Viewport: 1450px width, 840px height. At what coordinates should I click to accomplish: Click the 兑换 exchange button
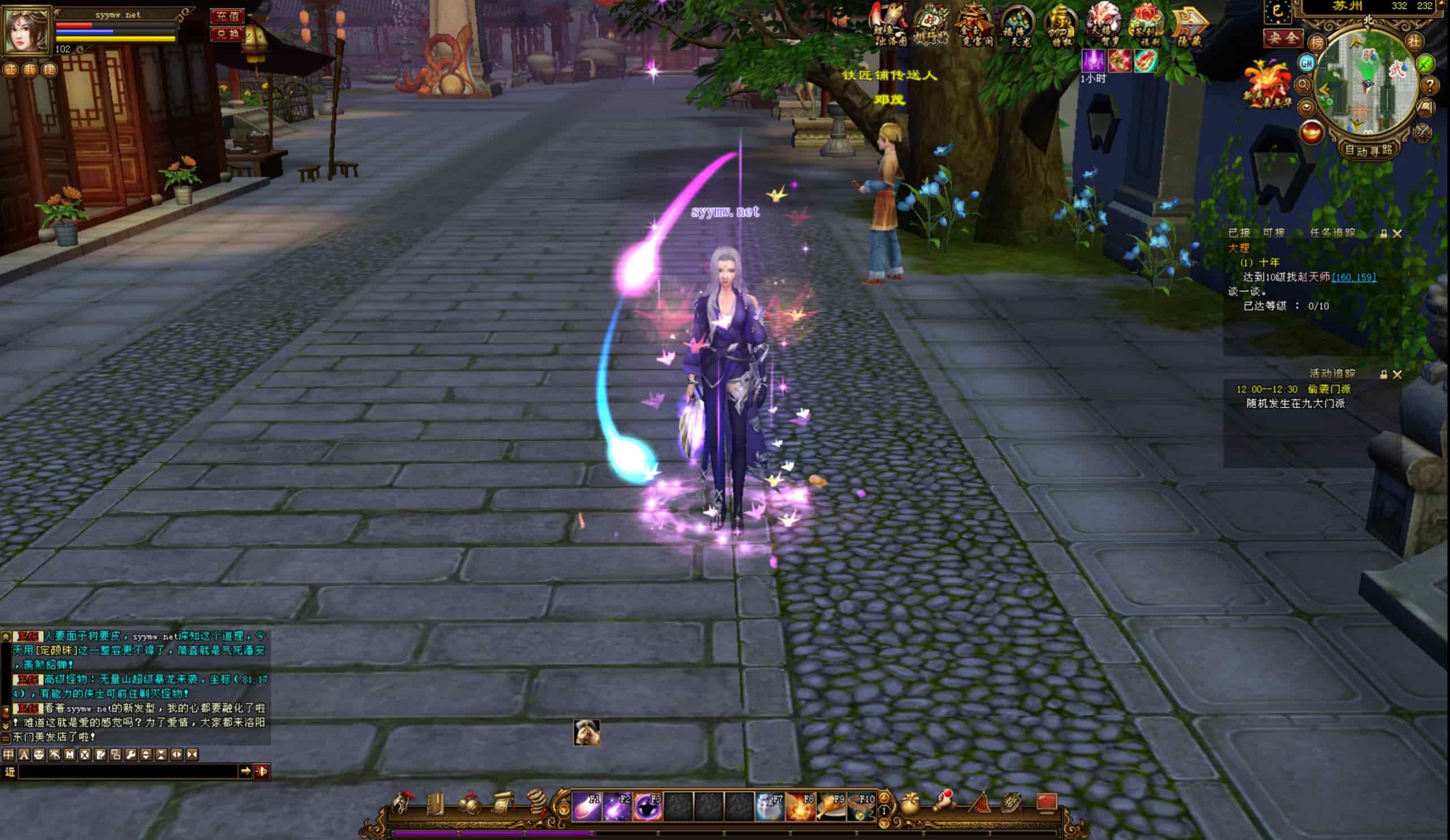(x=227, y=35)
